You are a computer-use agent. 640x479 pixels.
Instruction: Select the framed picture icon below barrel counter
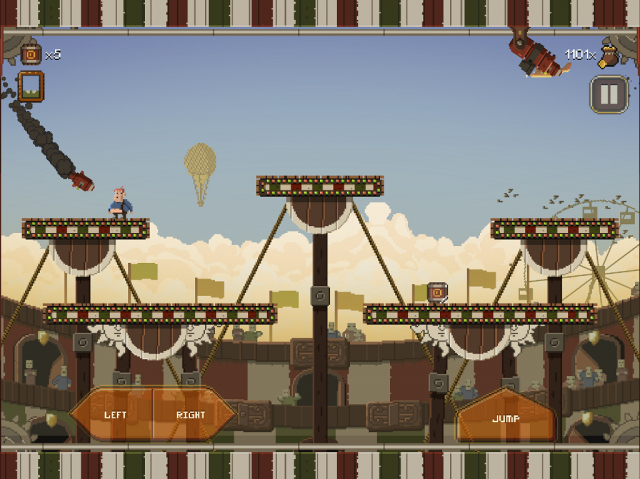(31, 87)
